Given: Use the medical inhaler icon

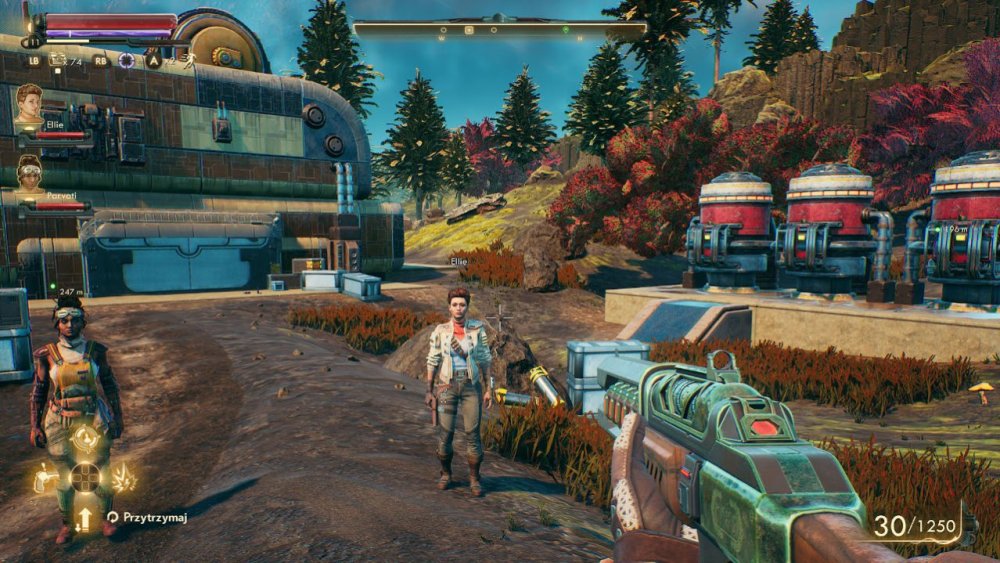Looking at the screenshot, I should pos(56,60).
